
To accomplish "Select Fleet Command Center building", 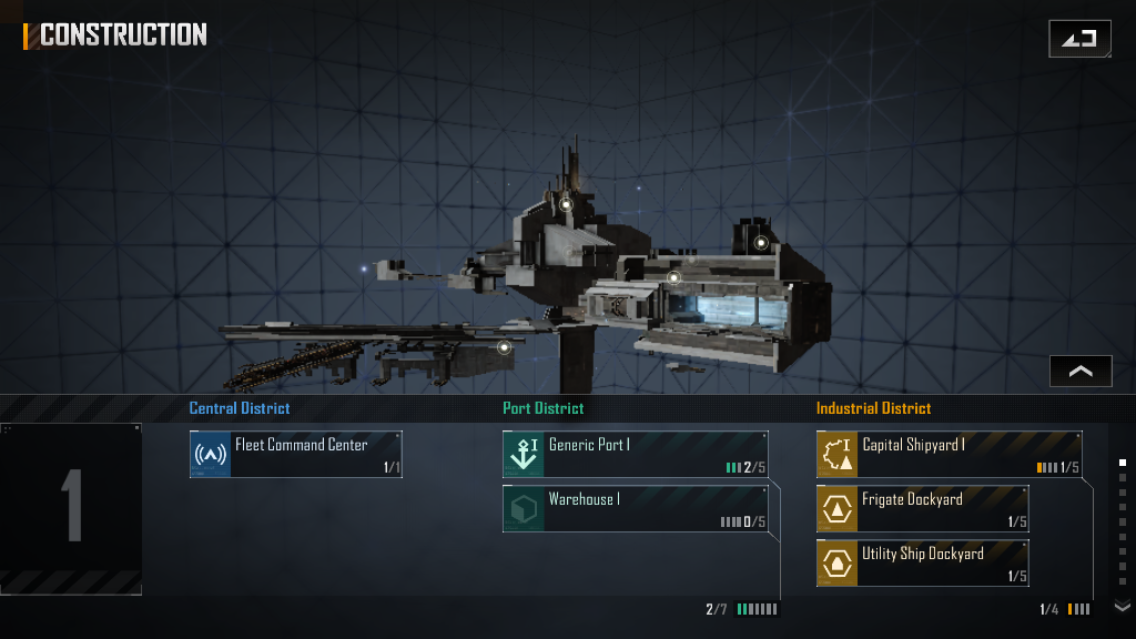I will click(296, 454).
